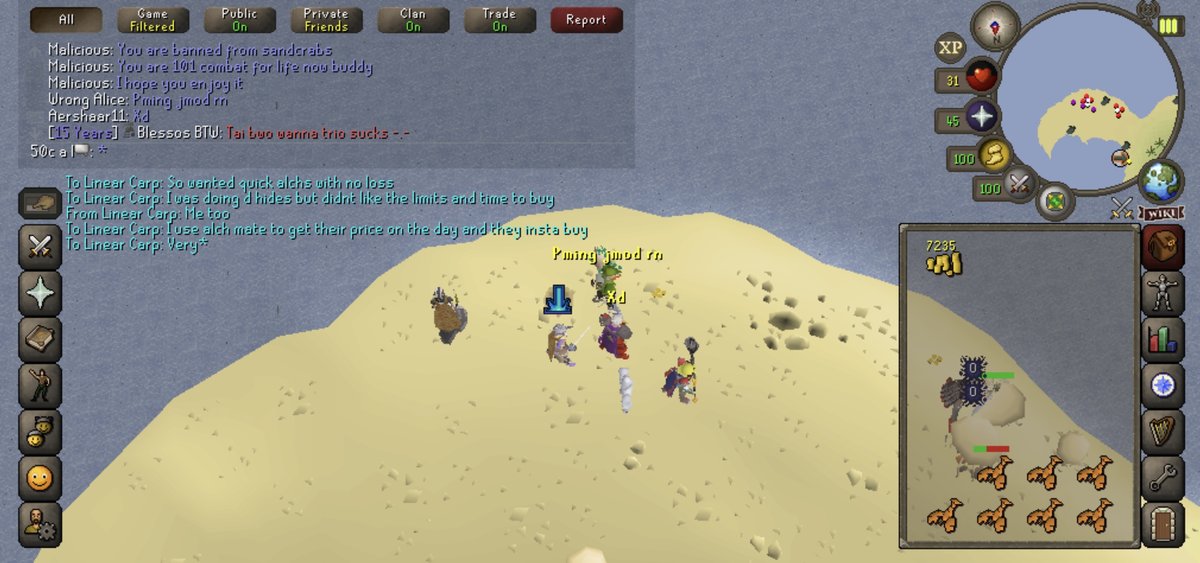Open the account management tab
Viewport: 1200px width, 563px height.
click(40, 523)
